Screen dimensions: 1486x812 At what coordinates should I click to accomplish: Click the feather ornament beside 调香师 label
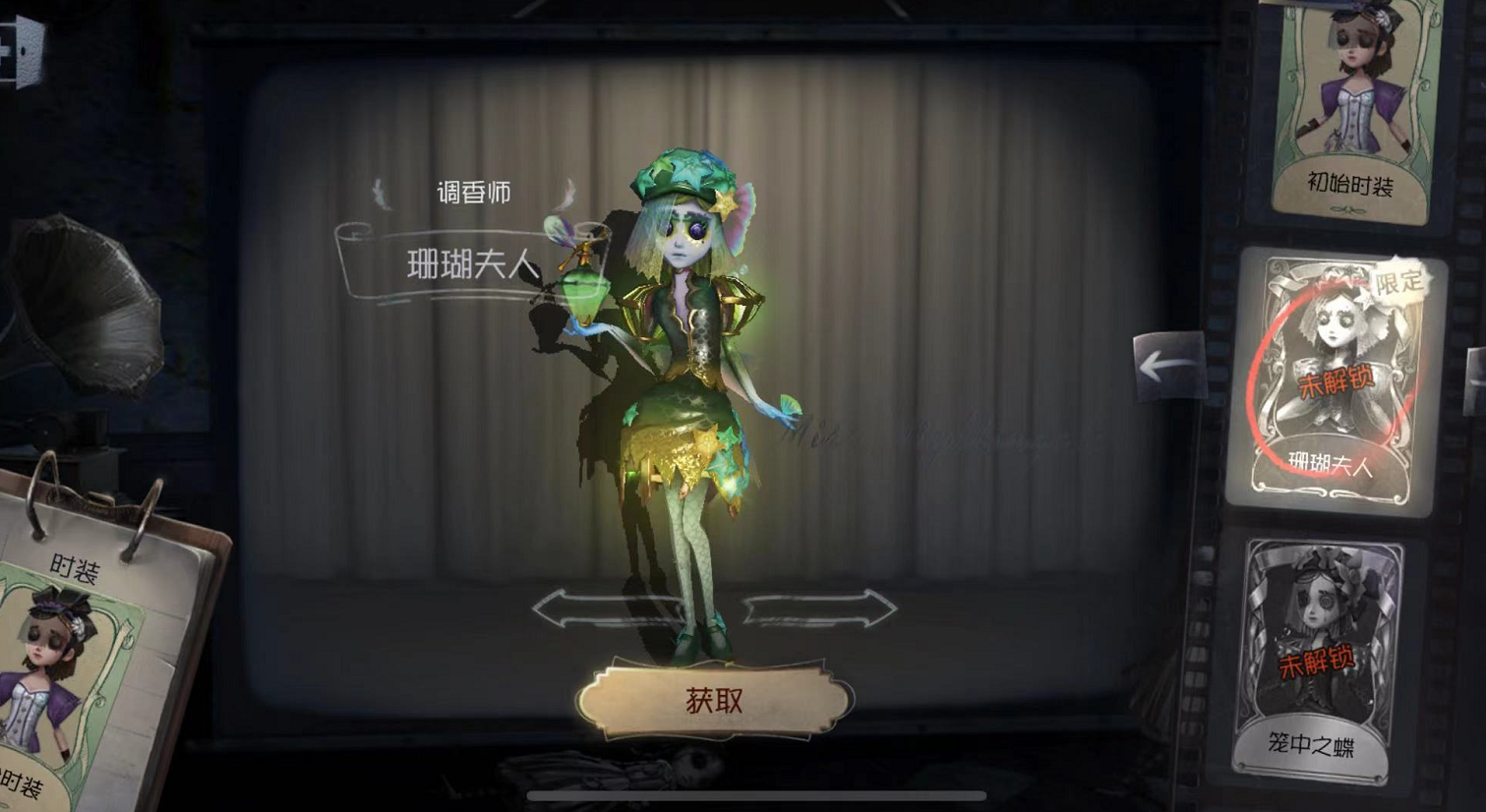(383, 191)
